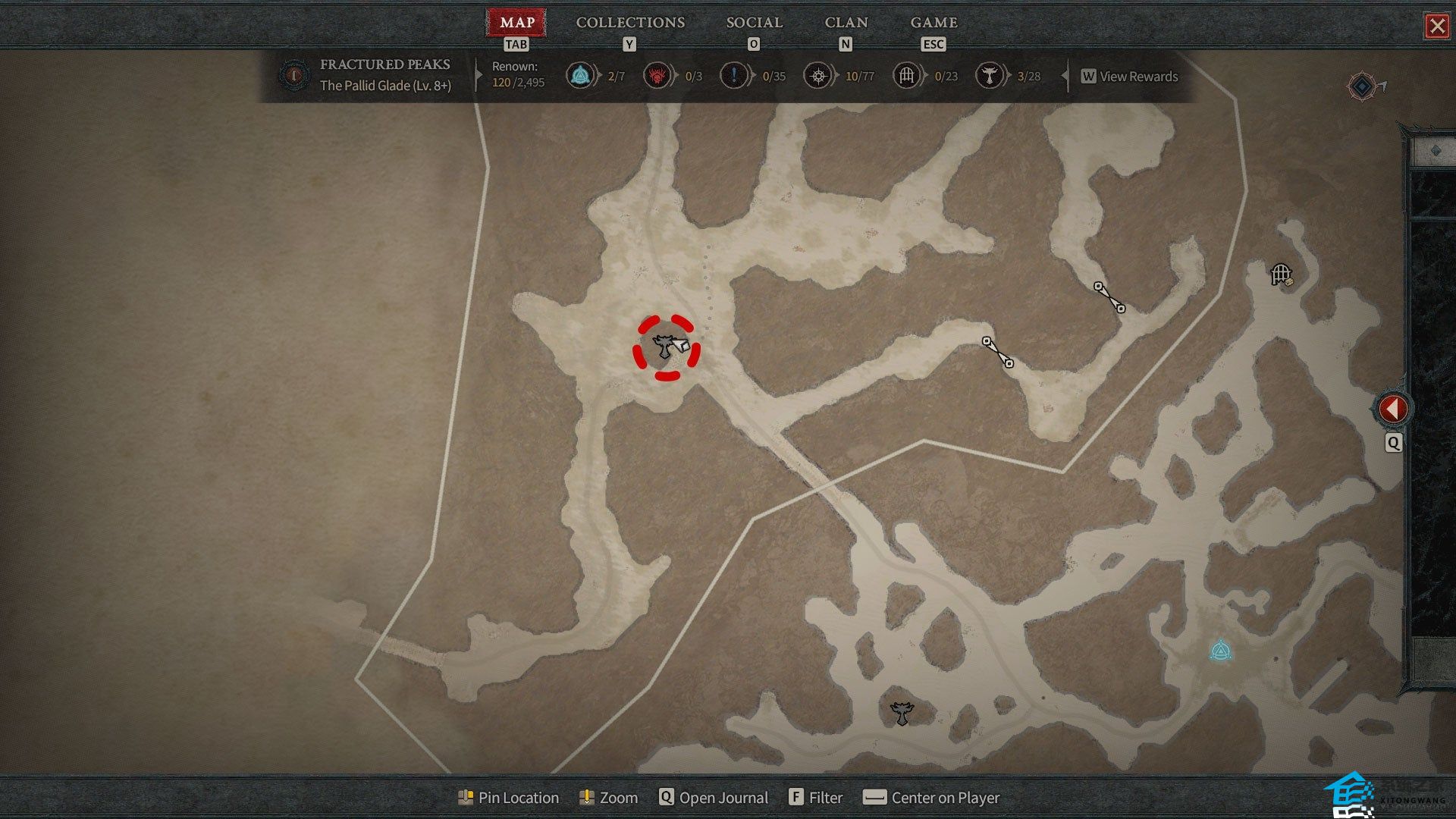
Task: Click the dungeon gate map marker
Action: tap(1281, 273)
